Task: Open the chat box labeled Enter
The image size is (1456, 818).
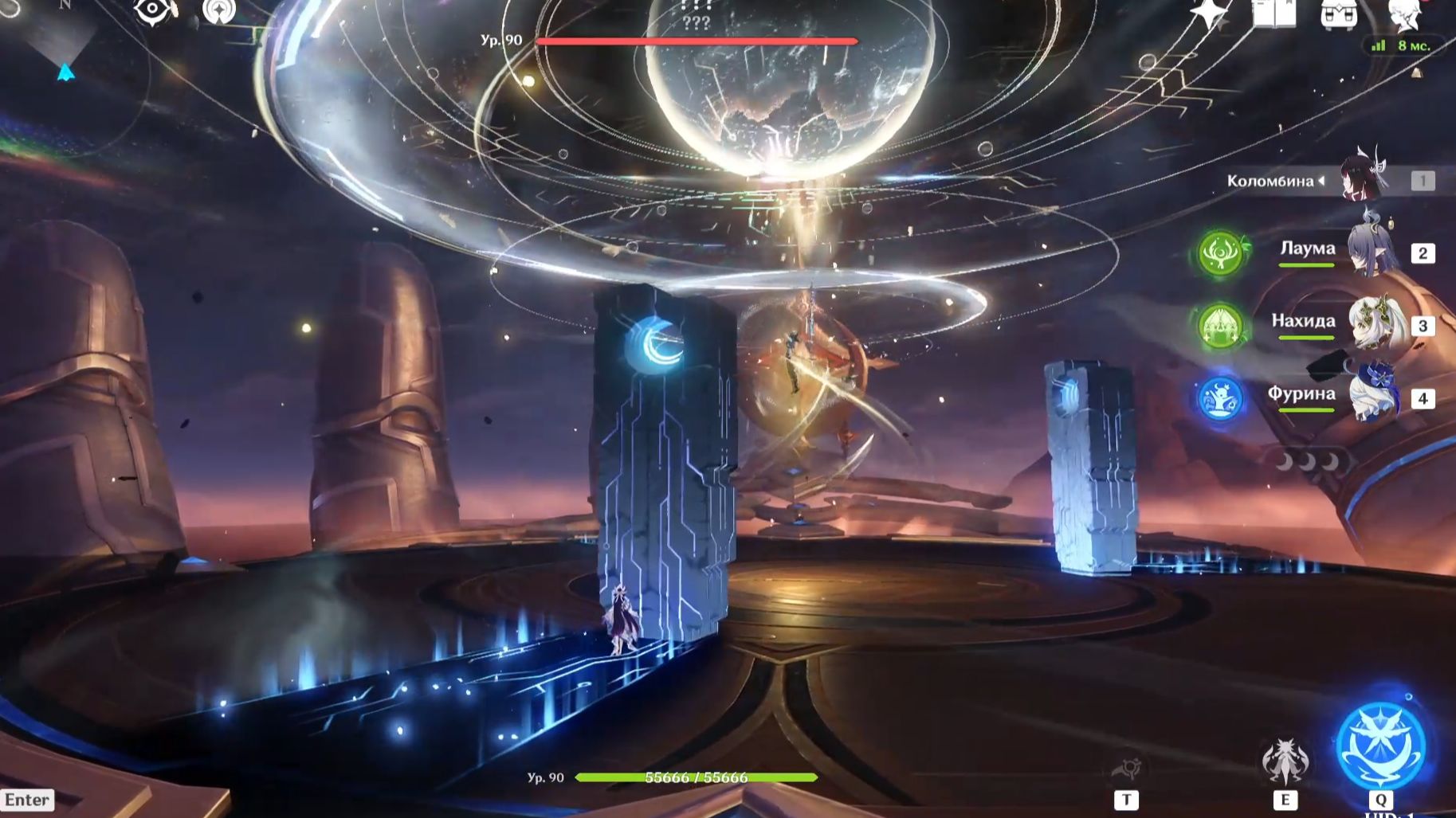Action: point(27,800)
